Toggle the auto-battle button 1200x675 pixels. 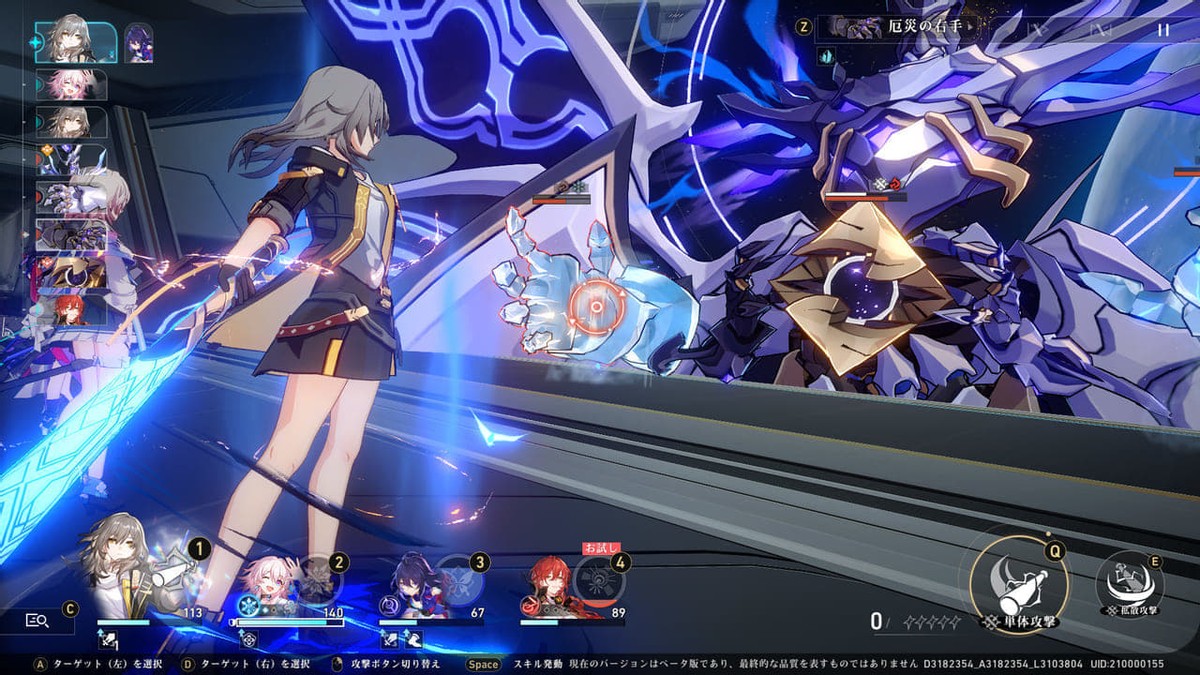coord(1036,30)
